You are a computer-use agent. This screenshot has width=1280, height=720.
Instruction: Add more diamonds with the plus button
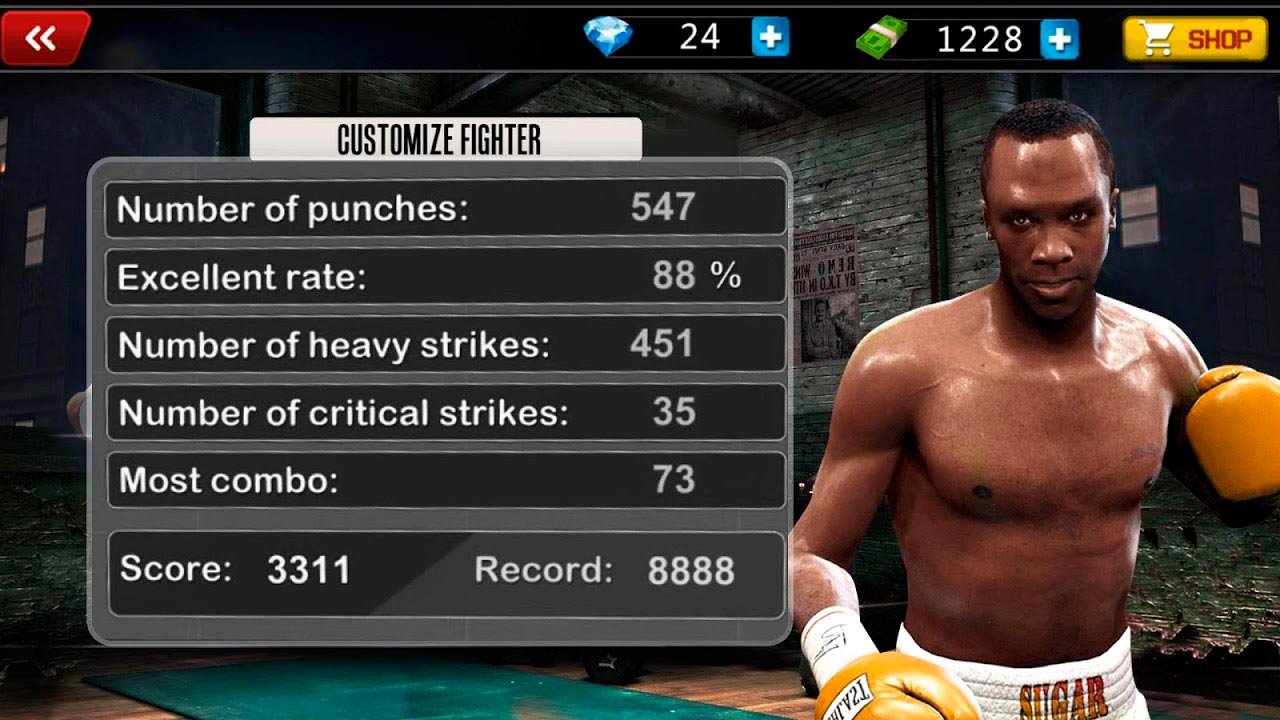click(x=770, y=38)
